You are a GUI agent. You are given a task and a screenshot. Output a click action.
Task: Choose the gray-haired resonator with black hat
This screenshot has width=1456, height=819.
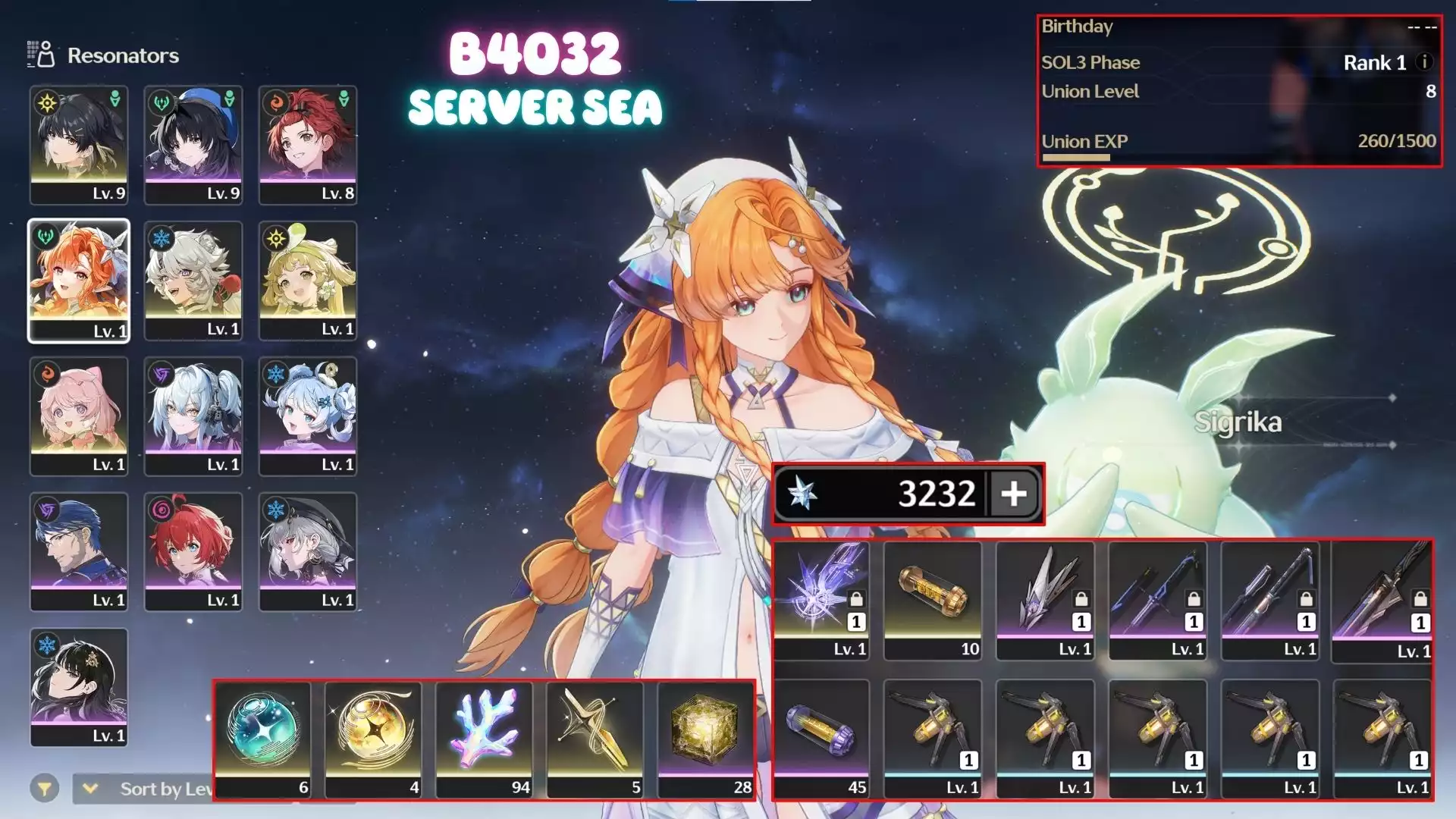click(307, 551)
